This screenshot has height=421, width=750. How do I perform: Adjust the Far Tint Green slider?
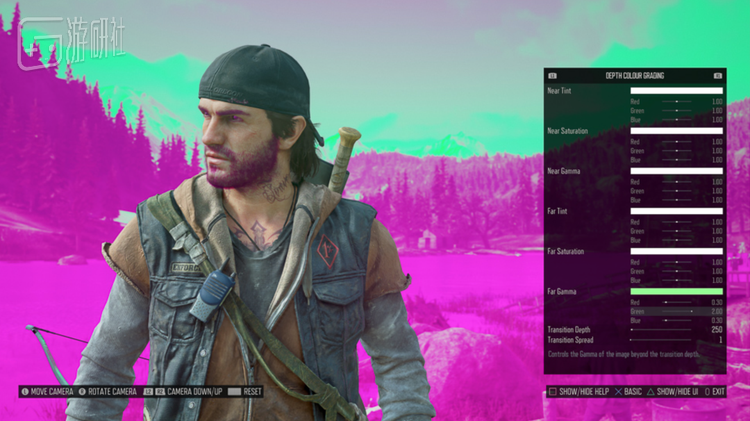(676, 231)
